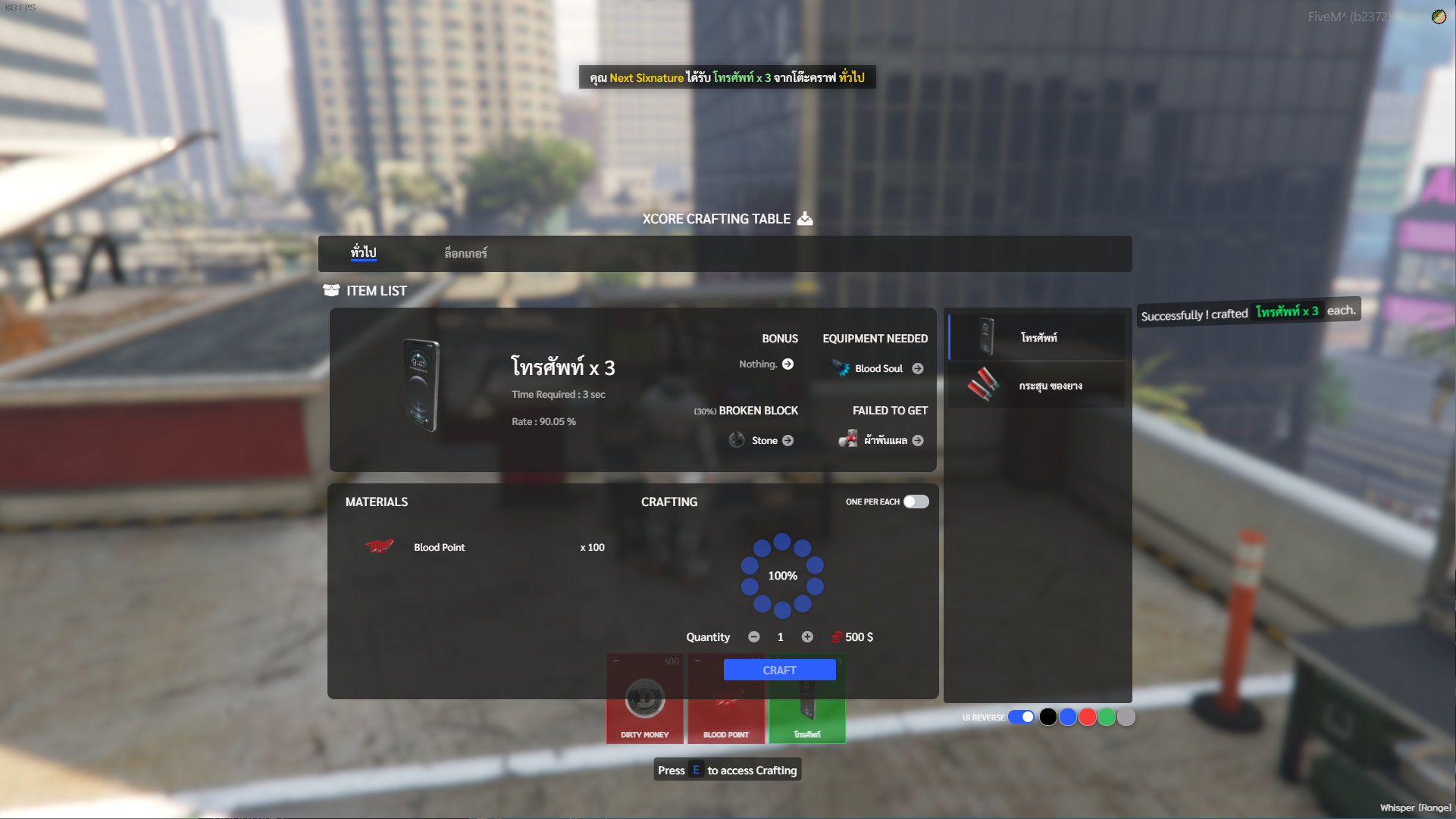Expand the Nothing bonus details

[787, 364]
